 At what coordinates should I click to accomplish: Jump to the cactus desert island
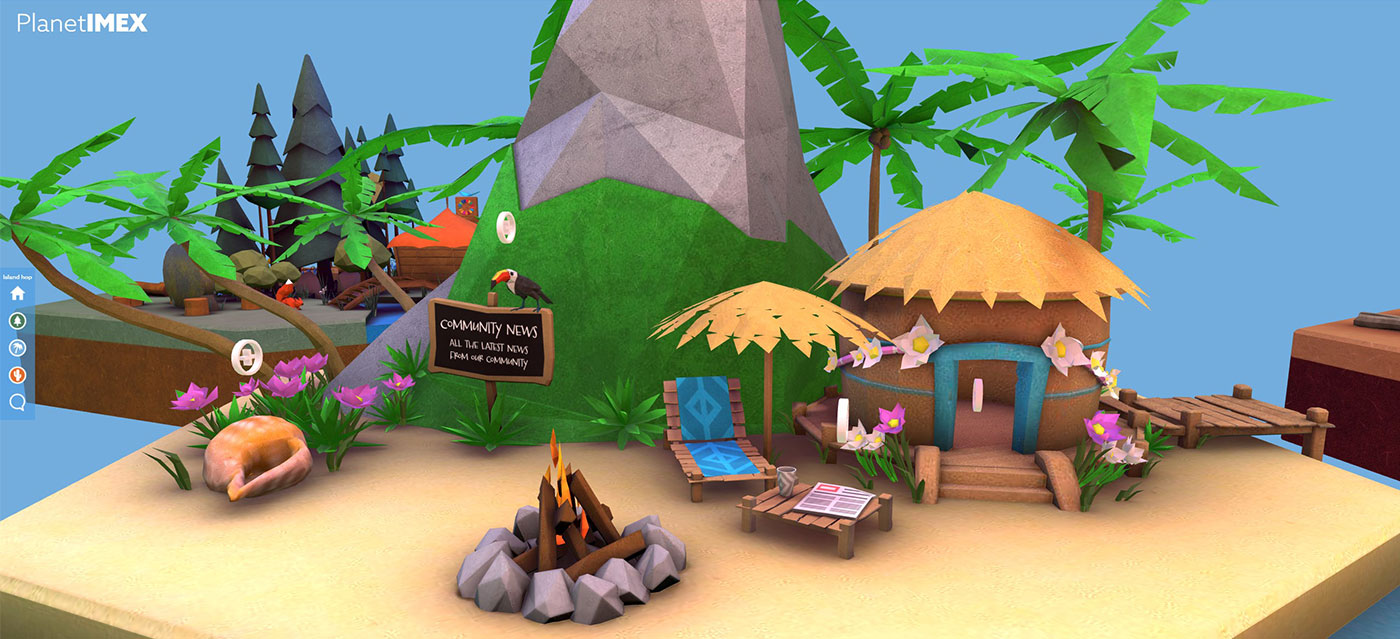(17, 375)
